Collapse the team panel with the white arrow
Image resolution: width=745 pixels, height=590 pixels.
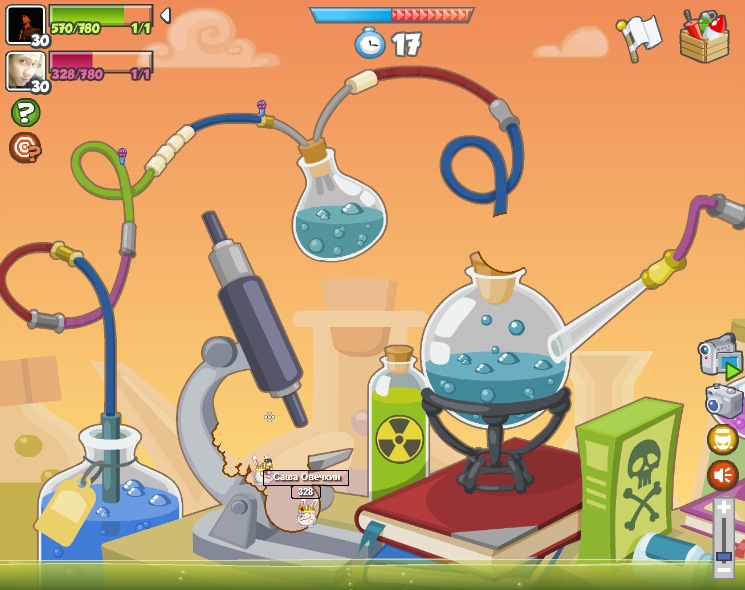tap(165, 15)
